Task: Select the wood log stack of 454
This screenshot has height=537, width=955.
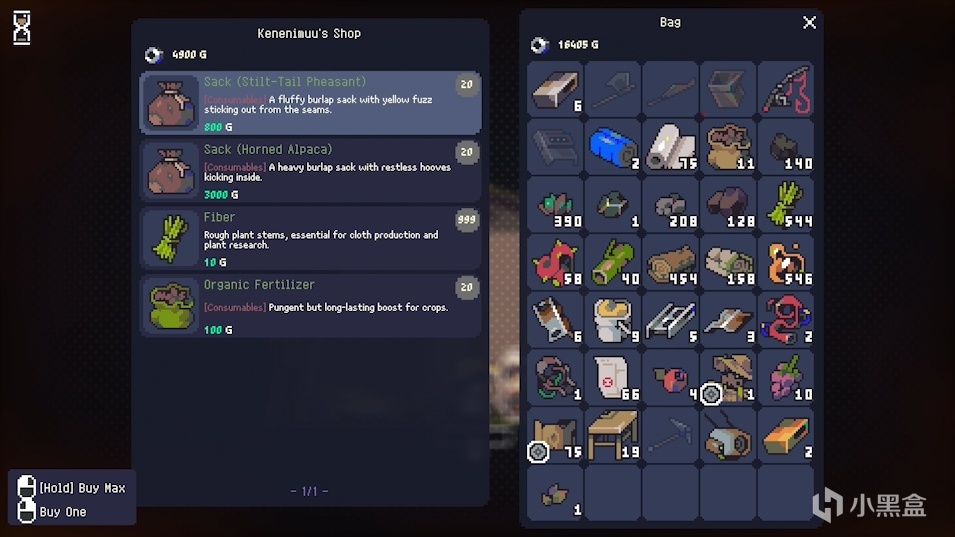Action: (x=671, y=263)
